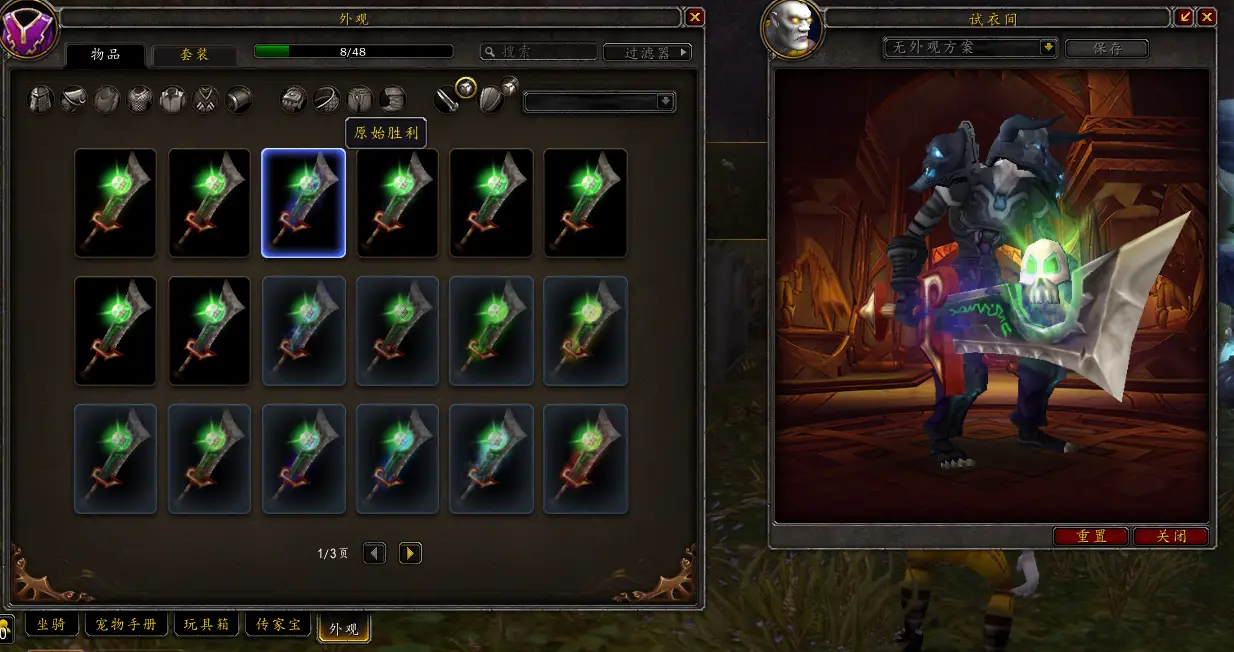This screenshot has width=1234, height=652.
Task: Select the gloves hand slot icon
Action: 293,99
